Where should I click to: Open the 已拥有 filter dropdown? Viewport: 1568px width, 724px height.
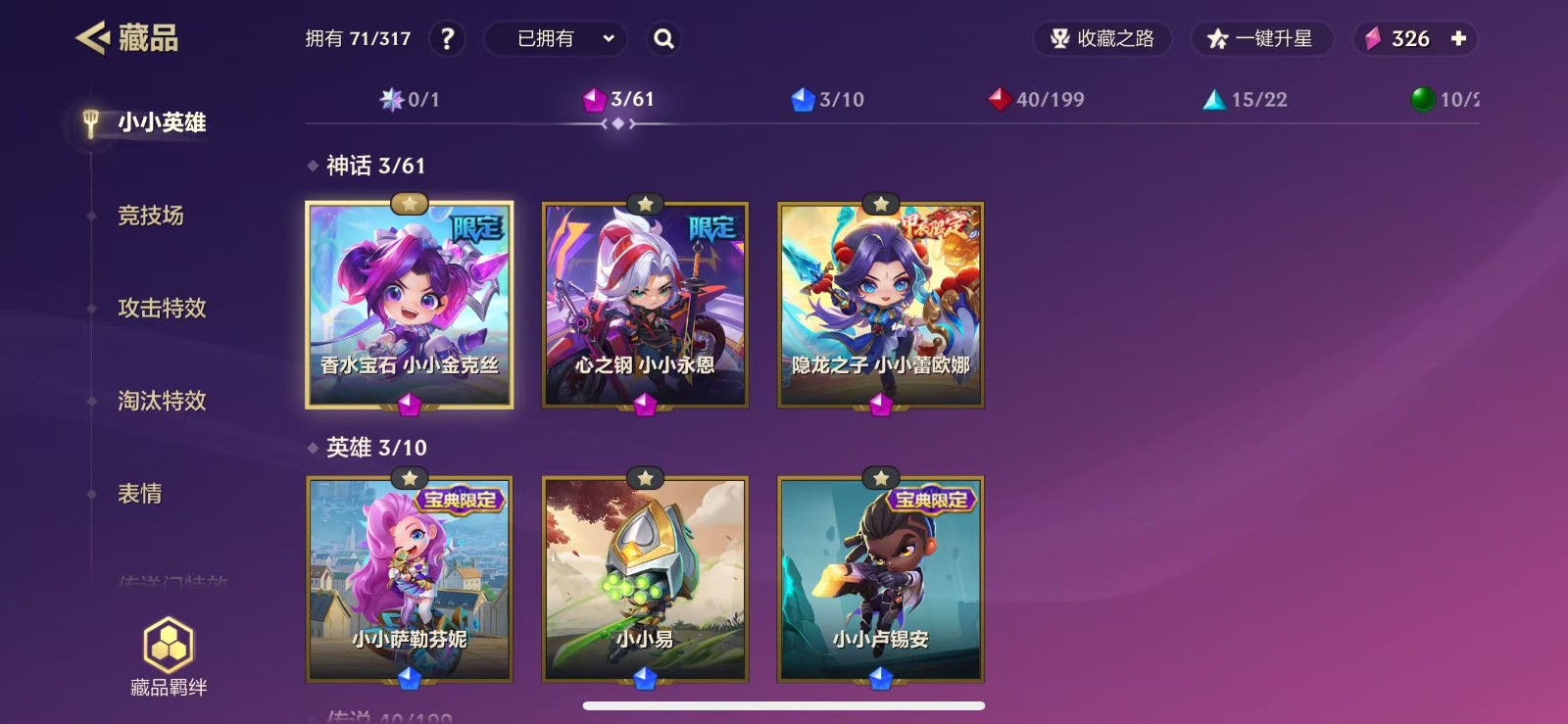point(564,39)
